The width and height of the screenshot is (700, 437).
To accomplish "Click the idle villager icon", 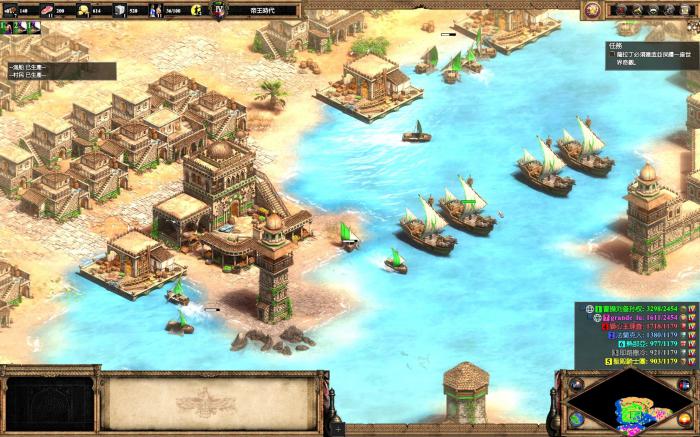I will pyautogui.click(x=195, y=10).
